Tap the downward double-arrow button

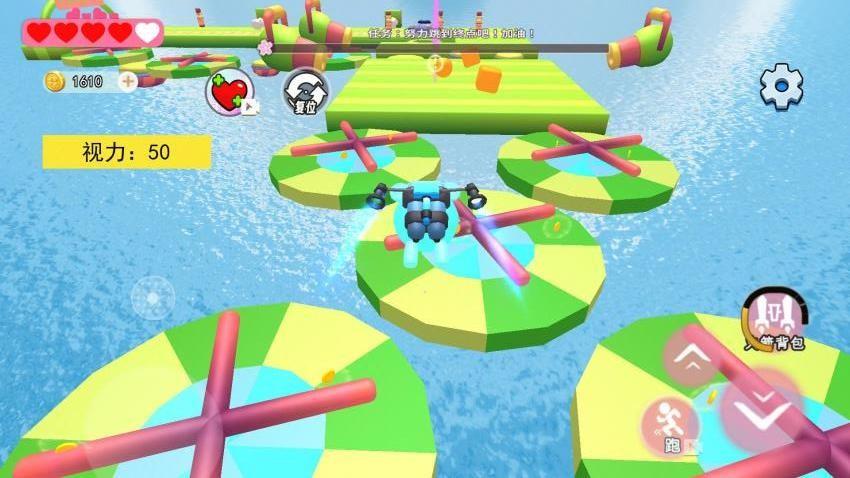pyautogui.click(x=762, y=409)
